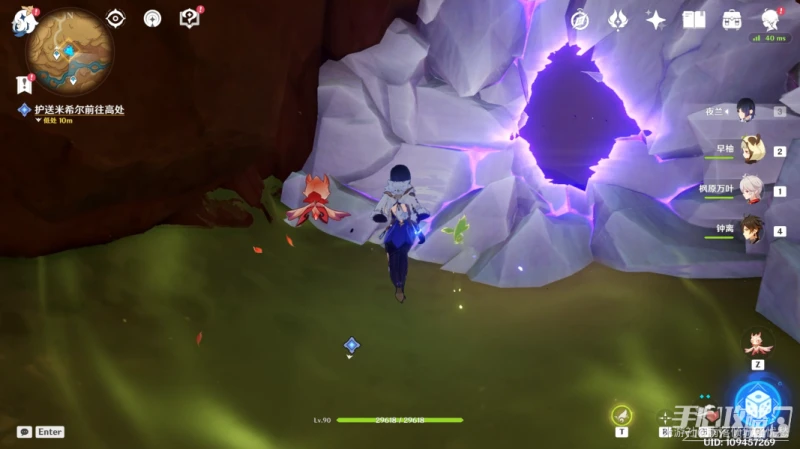Activate the glowing blue dice elemental burst
The height and width of the screenshot is (449, 800).
click(x=758, y=402)
